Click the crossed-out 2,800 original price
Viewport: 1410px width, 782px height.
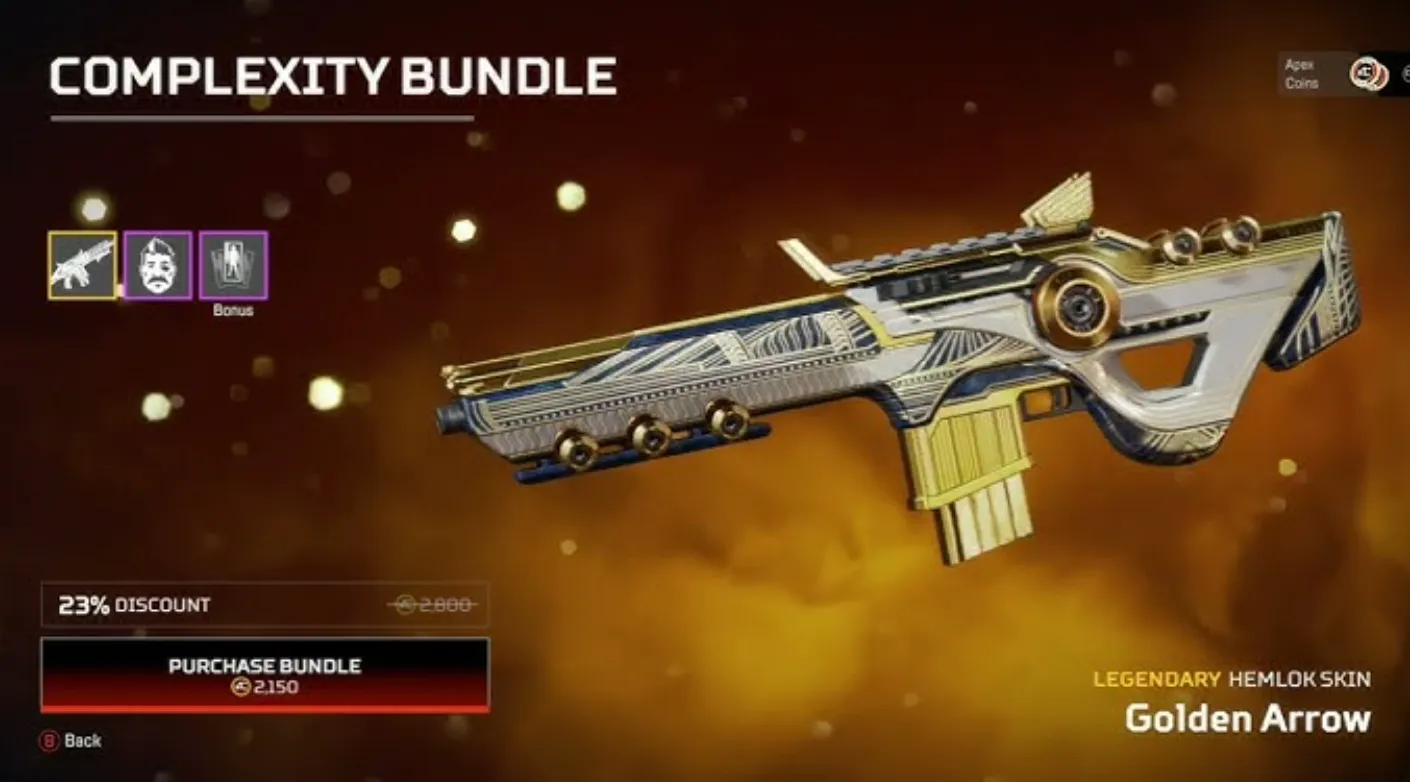pyautogui.click(x=438, y=604)
